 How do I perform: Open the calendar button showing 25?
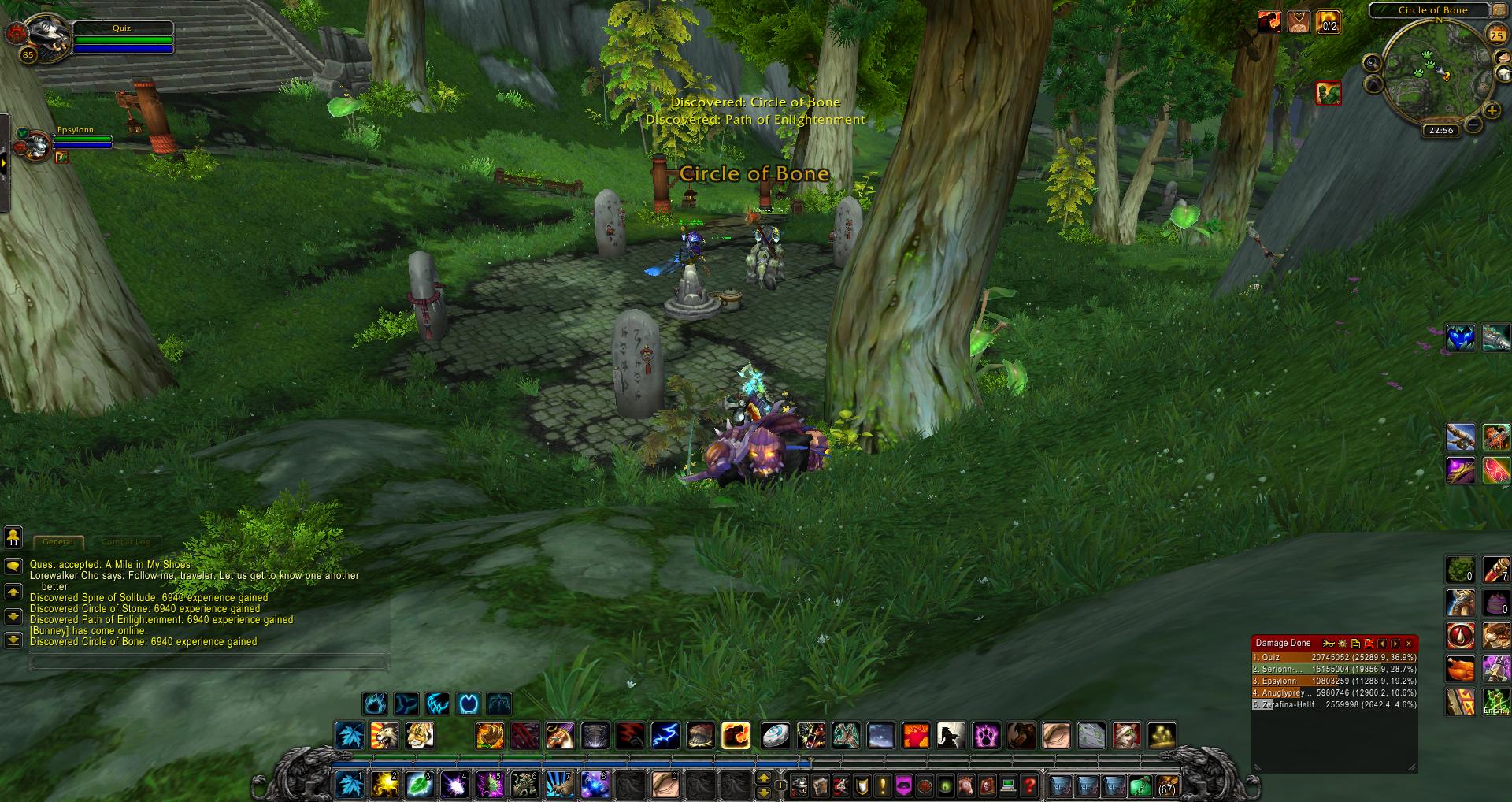[x=1495, y=35]
